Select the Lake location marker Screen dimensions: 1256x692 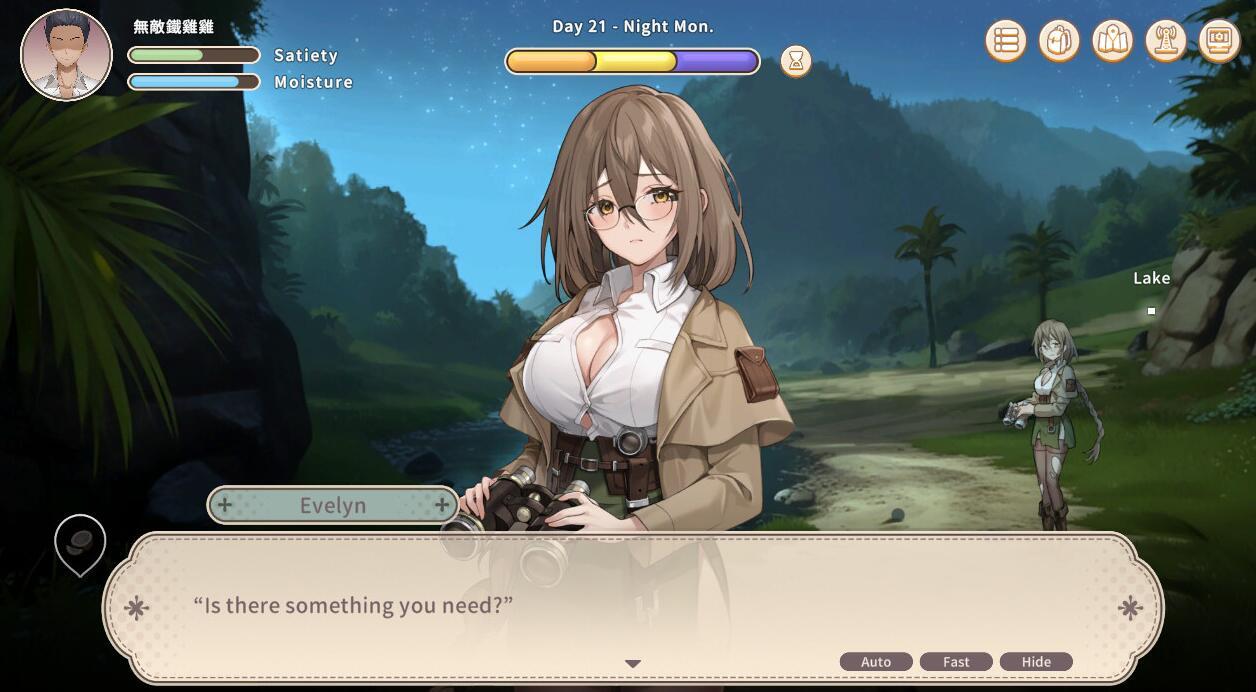(x=1151, y=311)
